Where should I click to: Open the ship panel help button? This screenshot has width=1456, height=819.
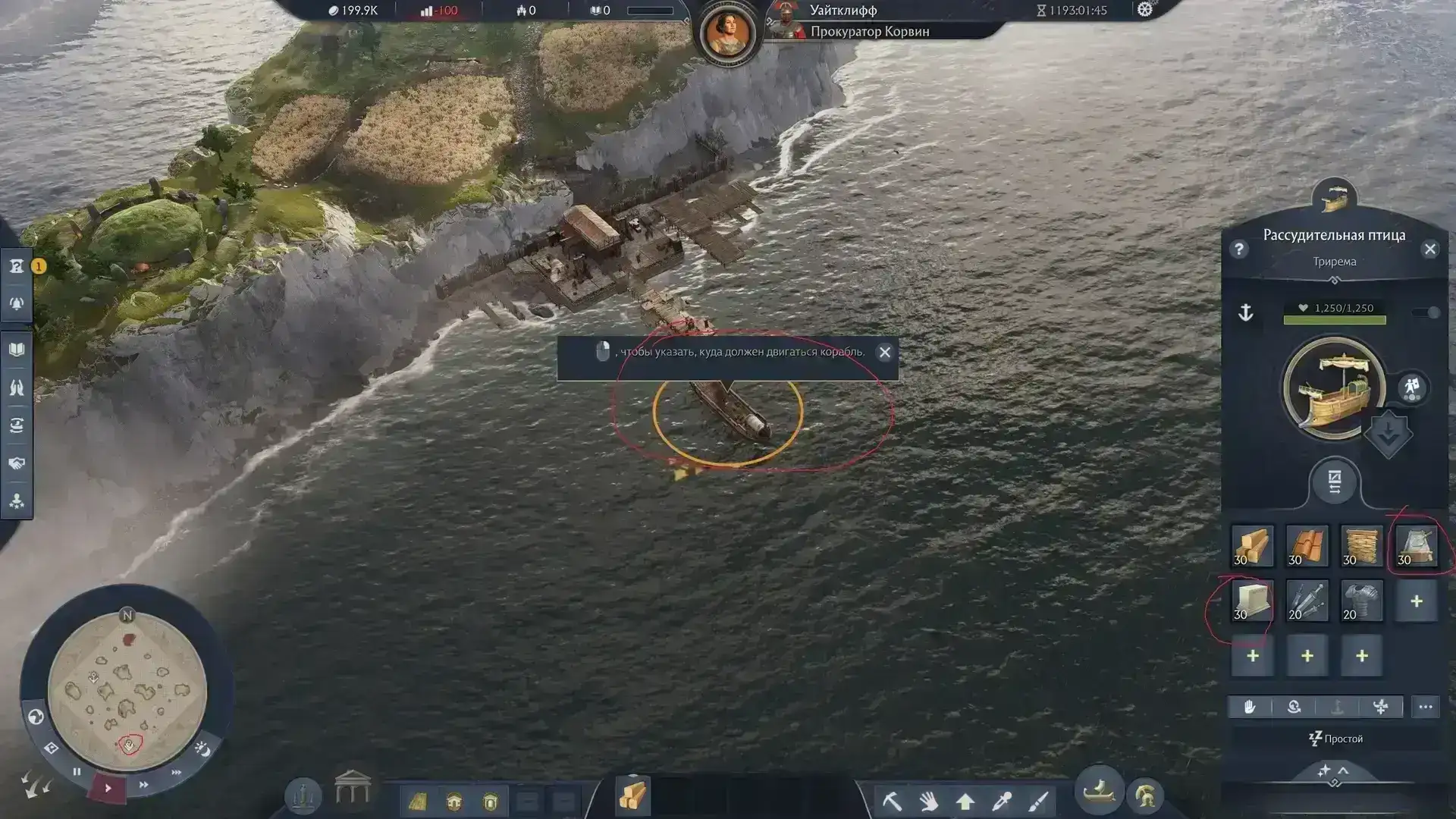point(1239,249)
